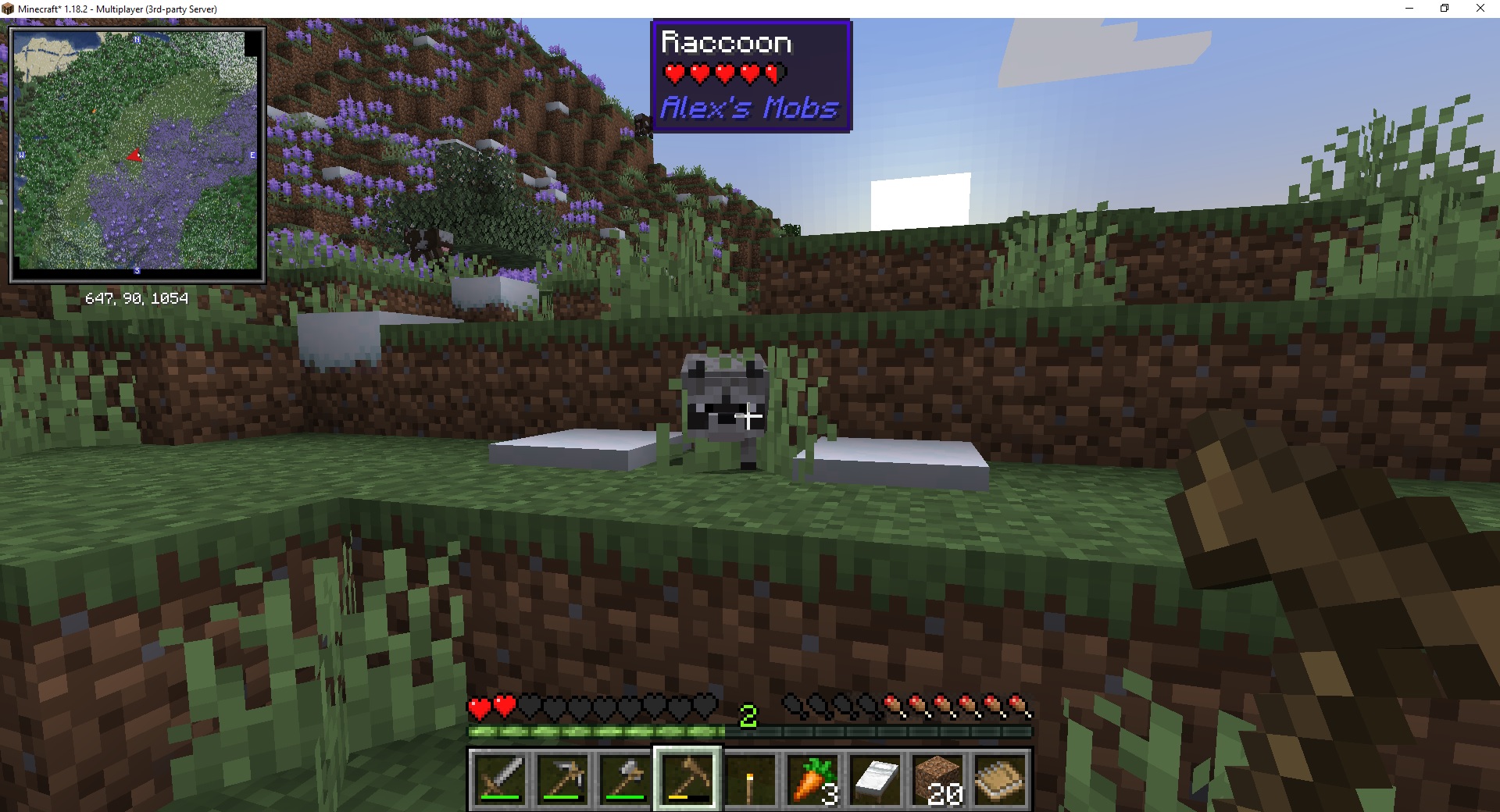Image resolution: width=1500 pixels, height=812 pixels.
Task: Select the hammer tool in the hotbar
Action: coord(624,778)
